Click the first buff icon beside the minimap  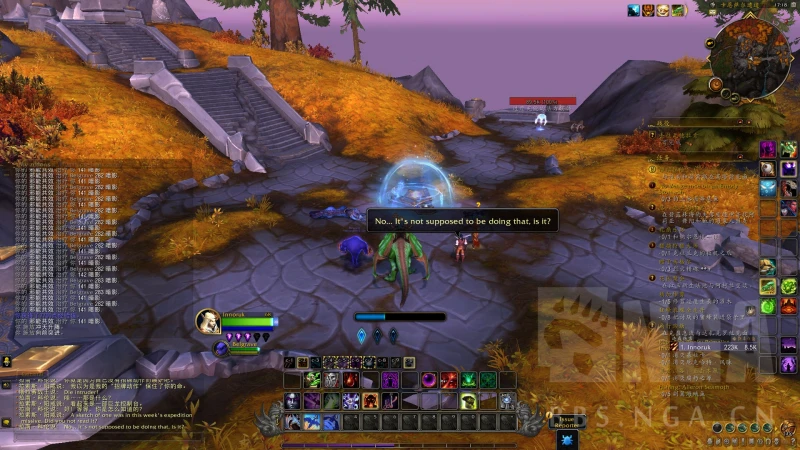pos(634,10)
